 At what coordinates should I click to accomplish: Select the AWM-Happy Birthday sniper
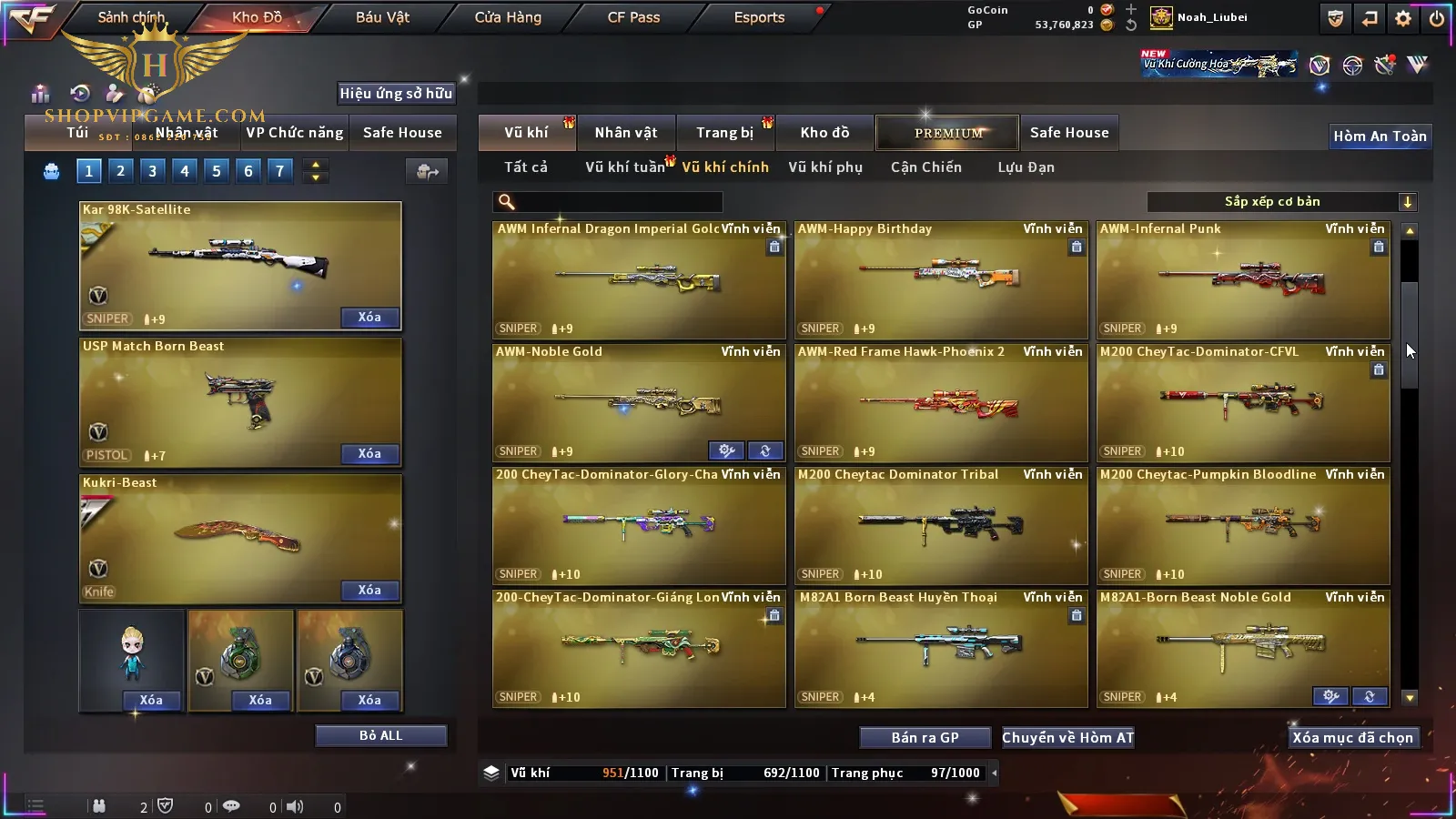tap(941, 279)
